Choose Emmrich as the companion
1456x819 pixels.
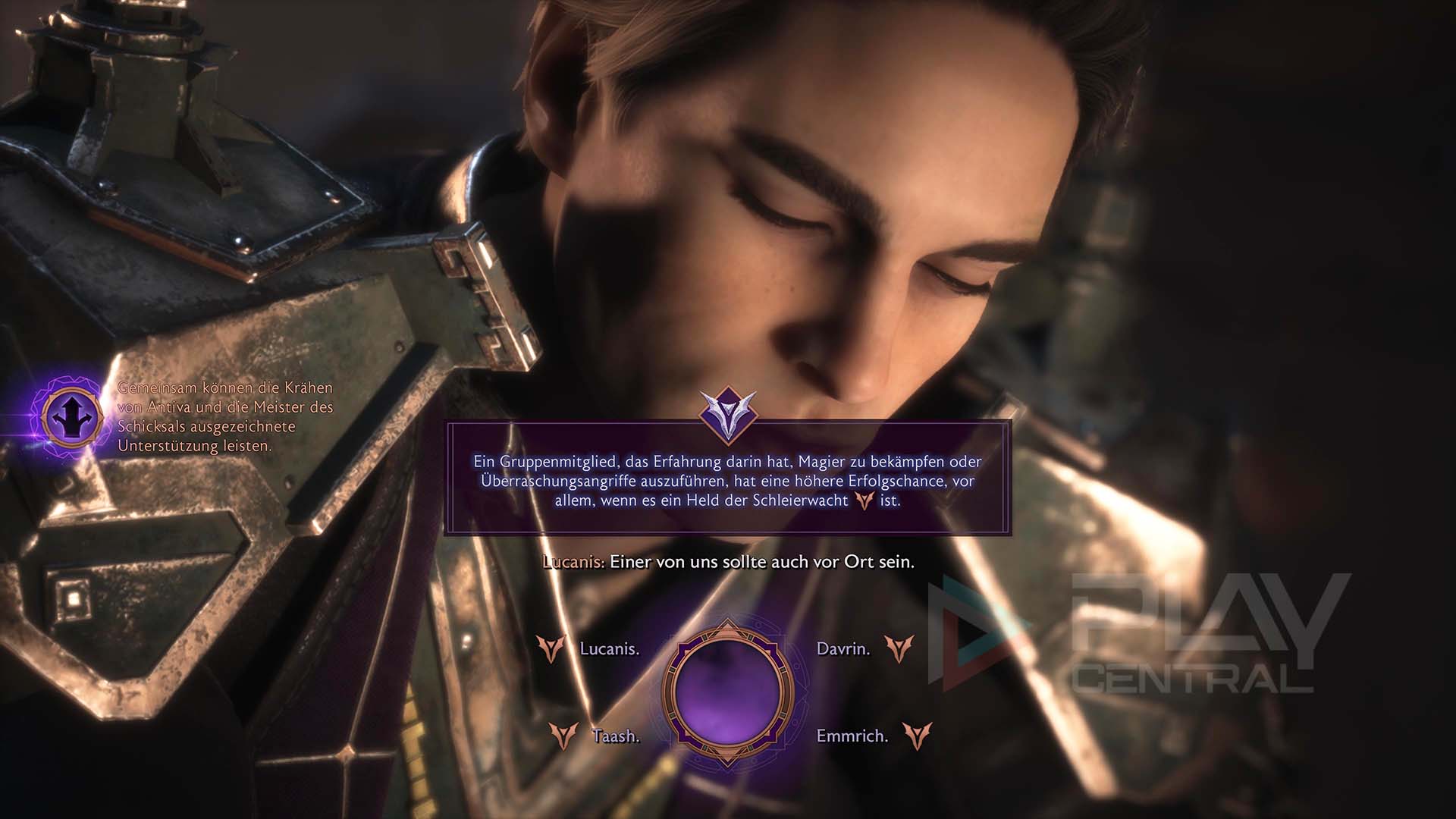(852, 736)
